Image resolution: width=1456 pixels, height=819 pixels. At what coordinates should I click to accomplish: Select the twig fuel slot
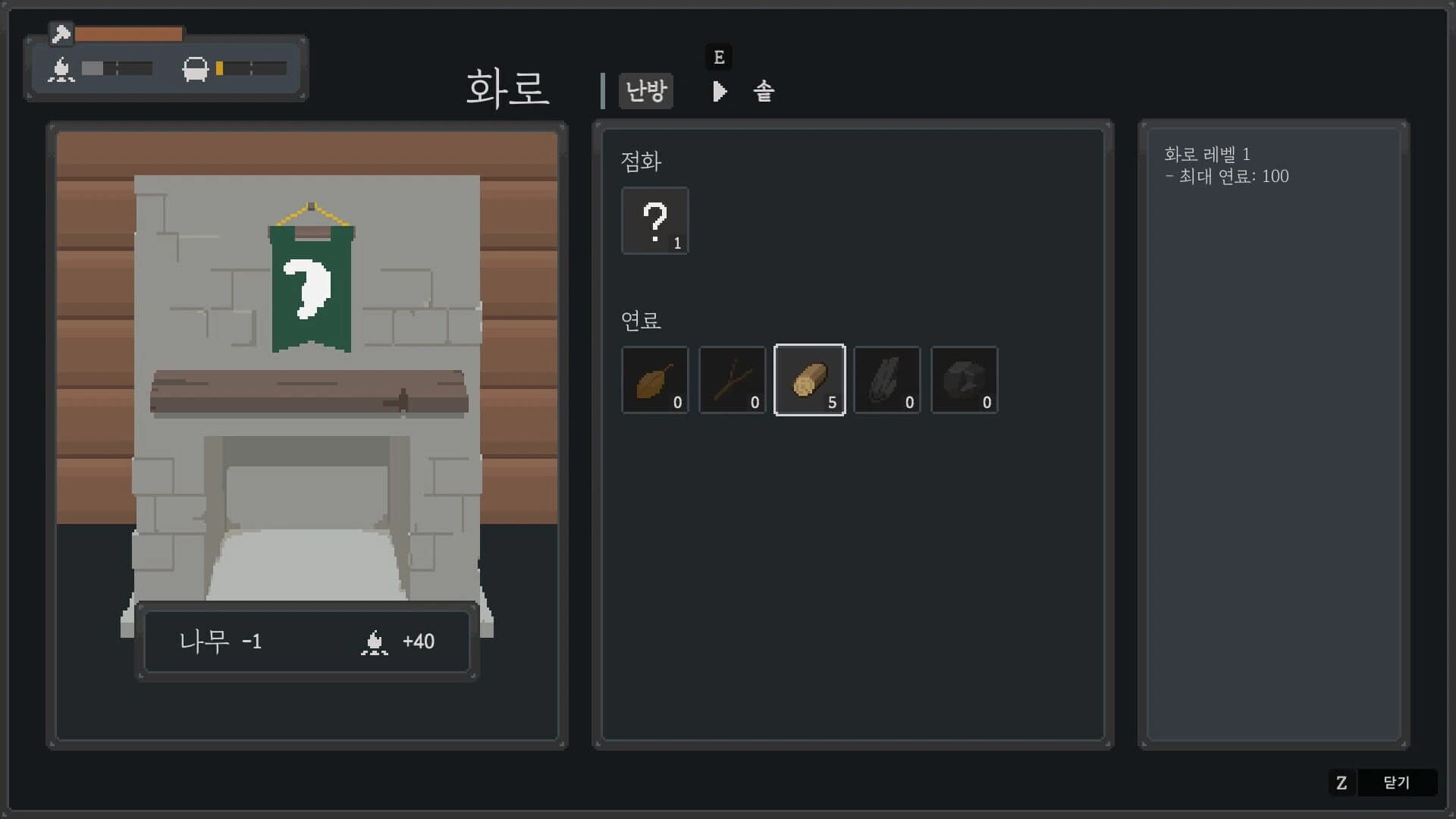coord(732,379)
